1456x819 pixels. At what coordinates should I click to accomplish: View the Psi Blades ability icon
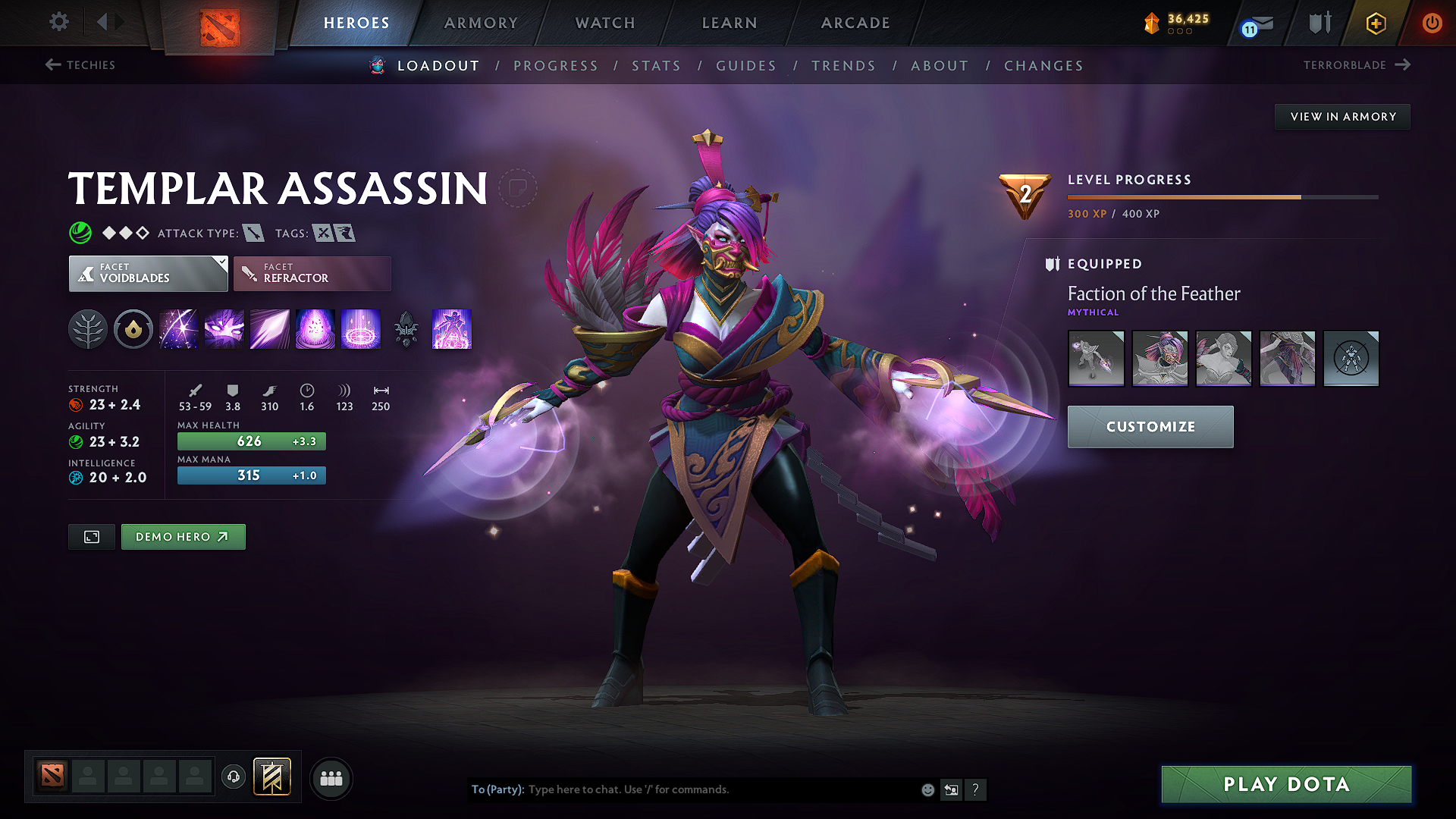(x=269, y=329)
